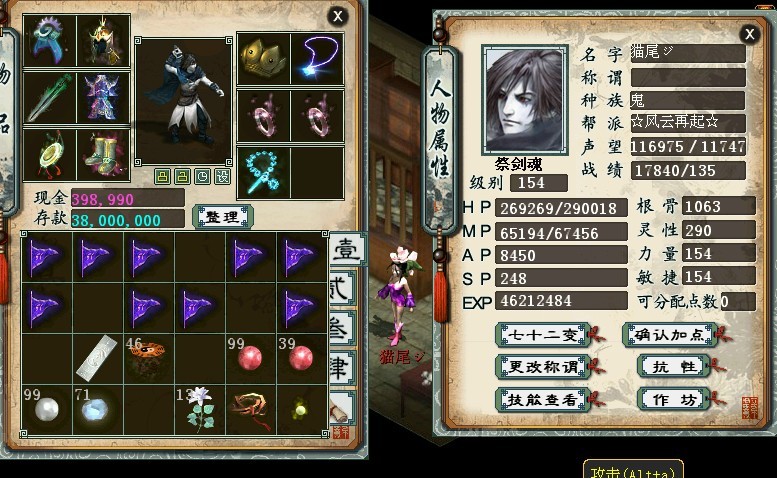777x478 pixels.
Task: Select the equipped green sword slot
Action: (x=50, y=98)
